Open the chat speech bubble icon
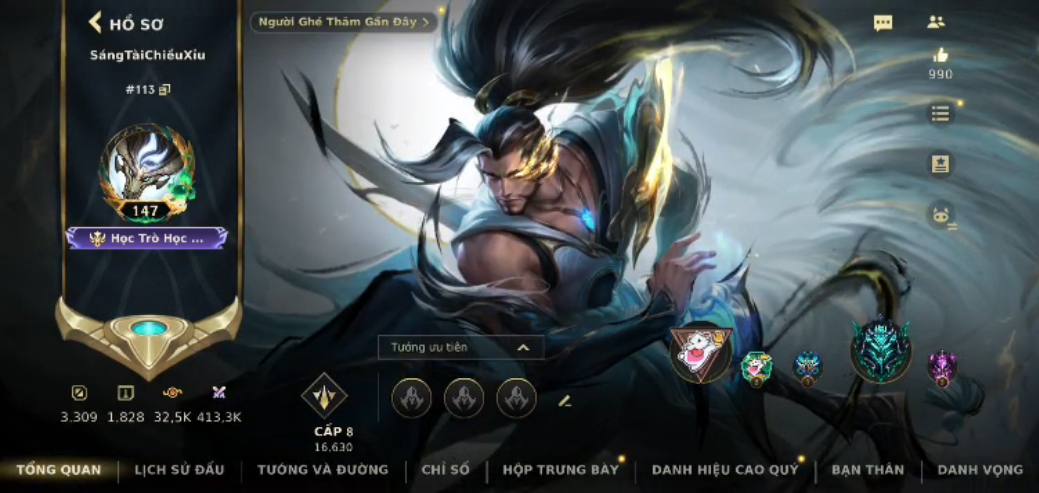Screen dimensions: 1039x493 [x=883, y=23]
